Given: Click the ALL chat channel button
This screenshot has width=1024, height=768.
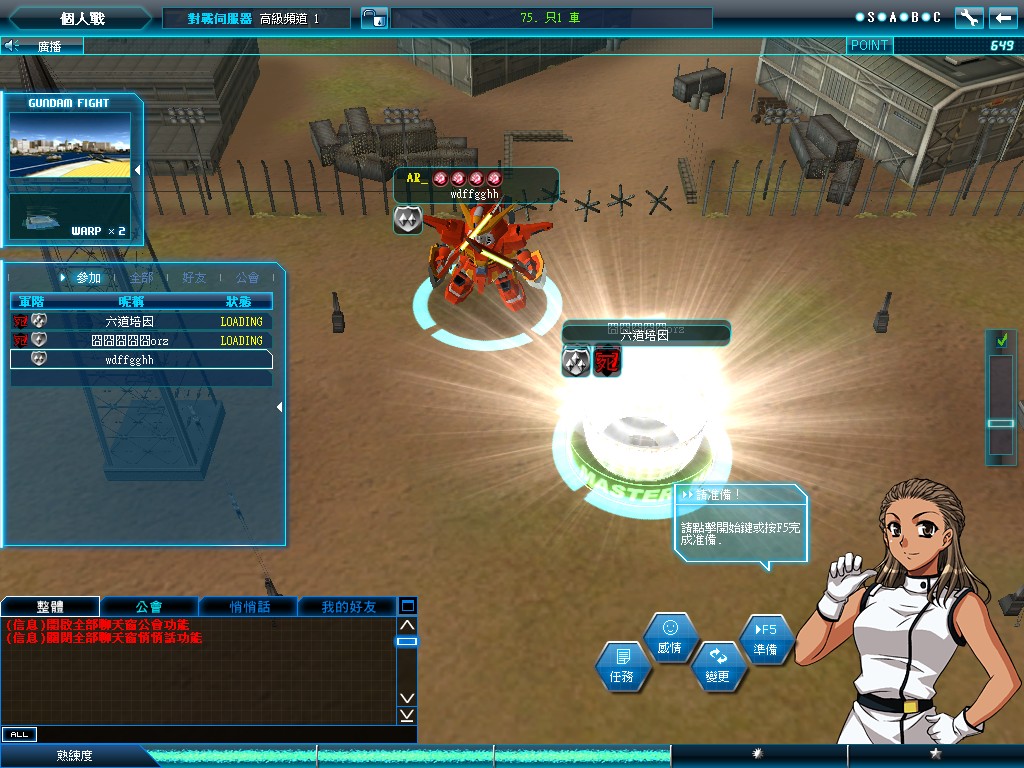Looking at the screenshot, I should (x=19, y=735).
